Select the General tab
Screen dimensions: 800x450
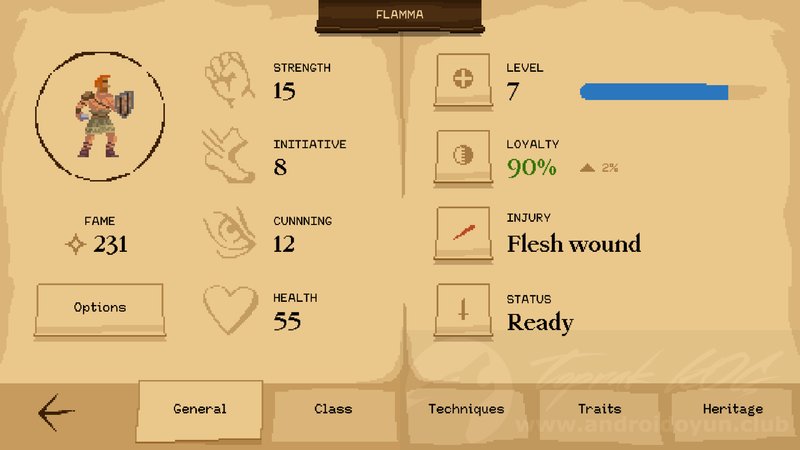[200, 409]
